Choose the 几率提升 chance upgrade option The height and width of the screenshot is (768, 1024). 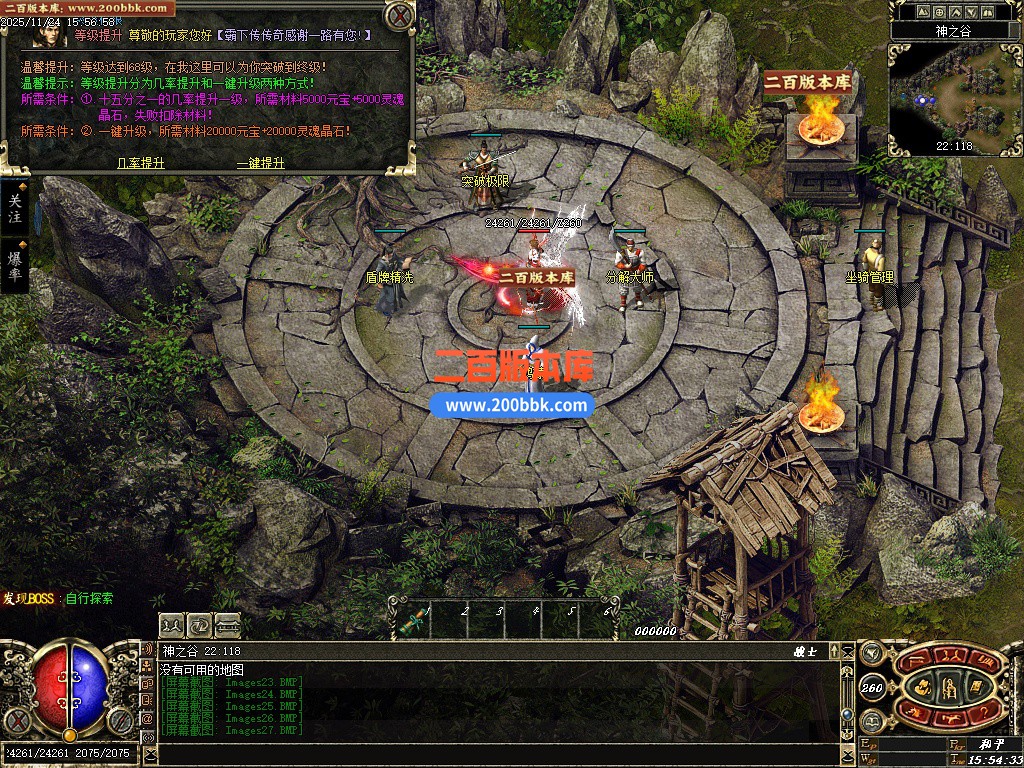click(141, 162)
